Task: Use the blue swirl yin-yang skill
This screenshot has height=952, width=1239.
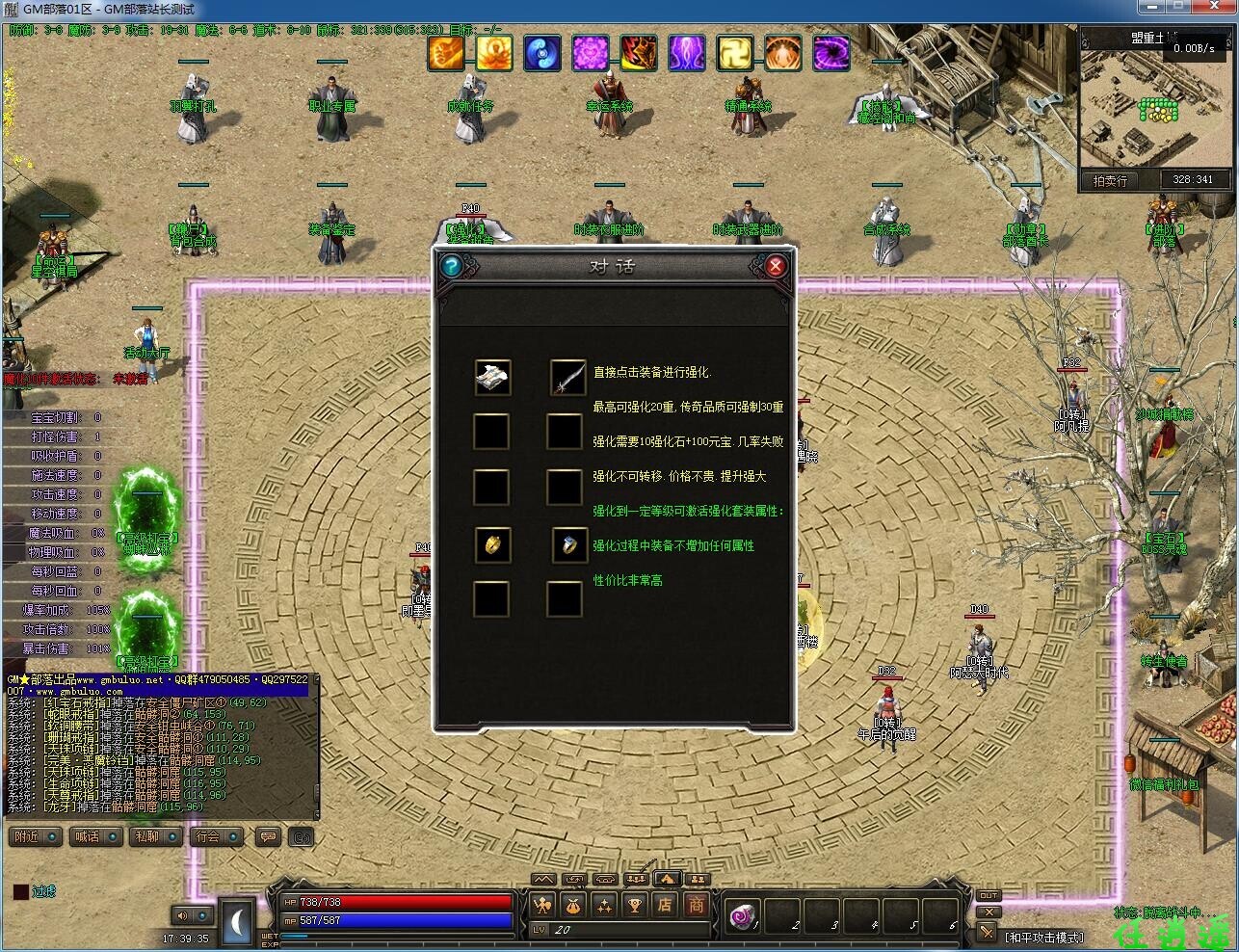Action: pos(542,53)
